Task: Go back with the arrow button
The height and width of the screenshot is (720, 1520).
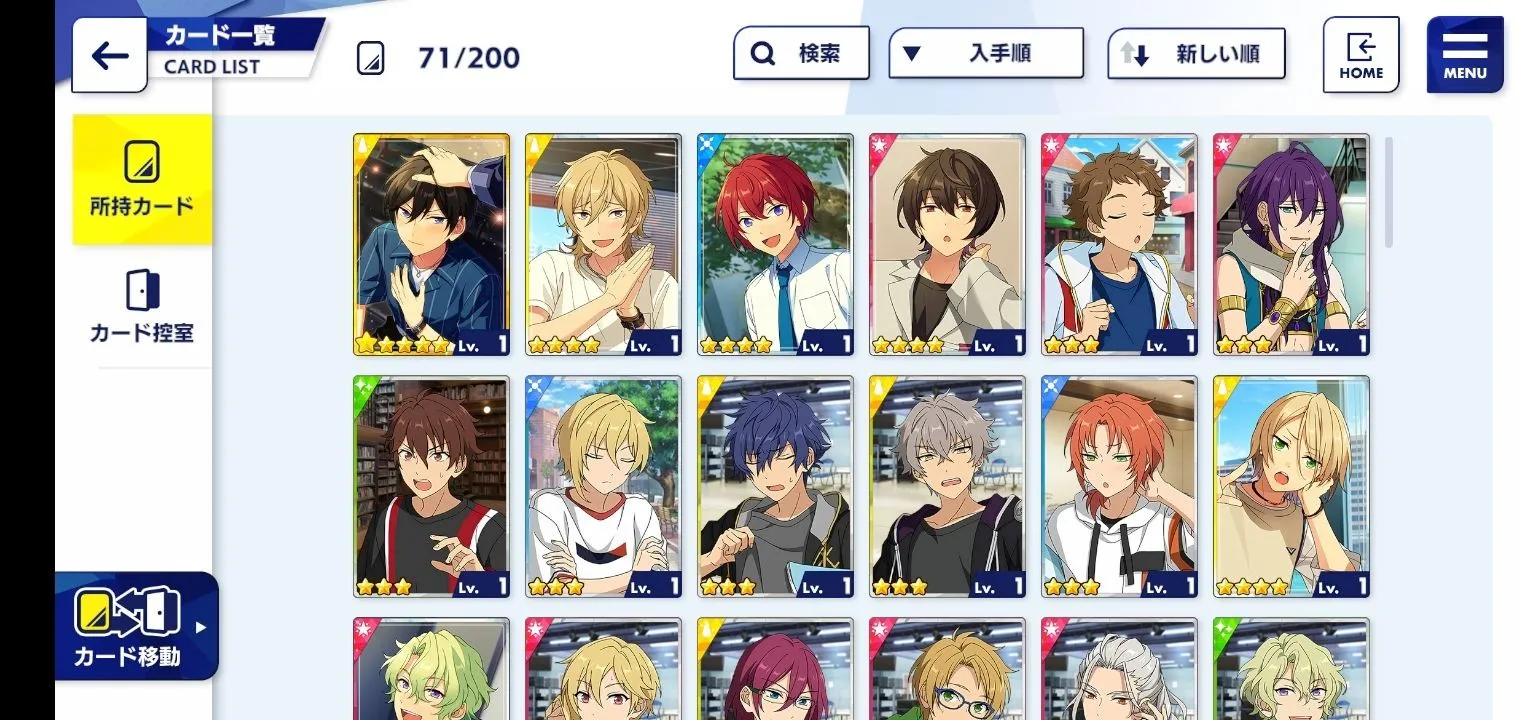Action: click(x=109, y=56)
